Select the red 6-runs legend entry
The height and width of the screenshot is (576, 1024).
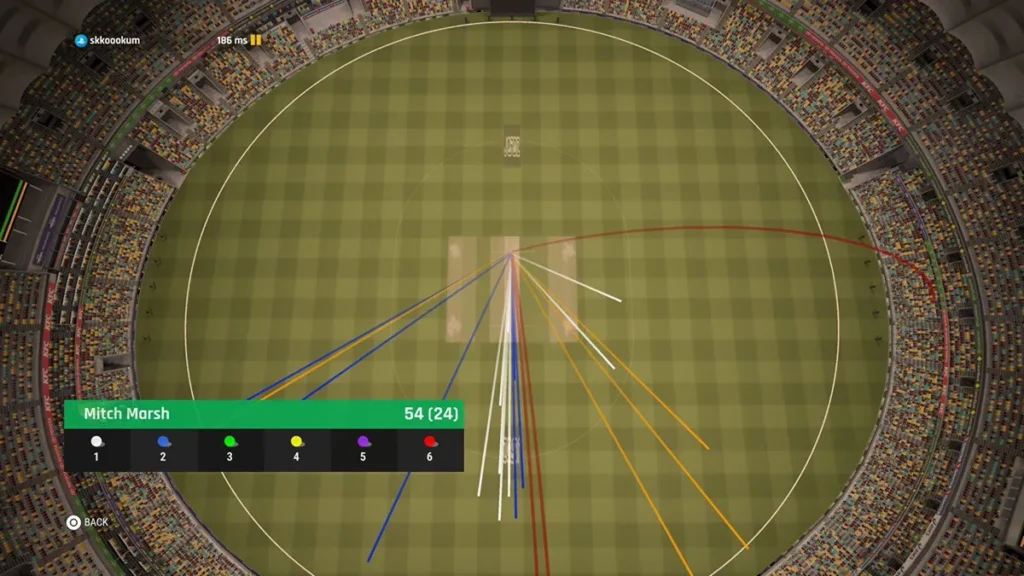430,449
